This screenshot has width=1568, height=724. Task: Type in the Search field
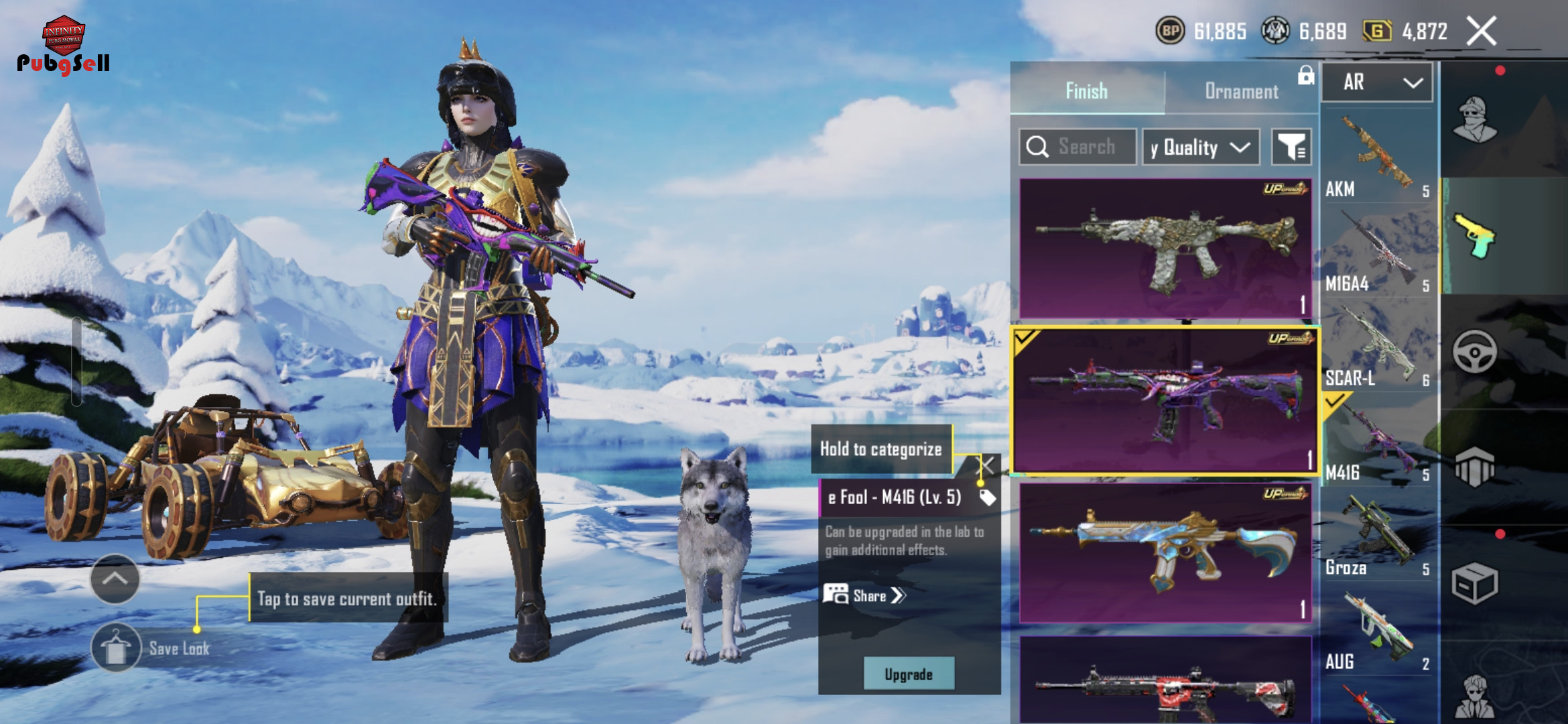click(1086, 147)
